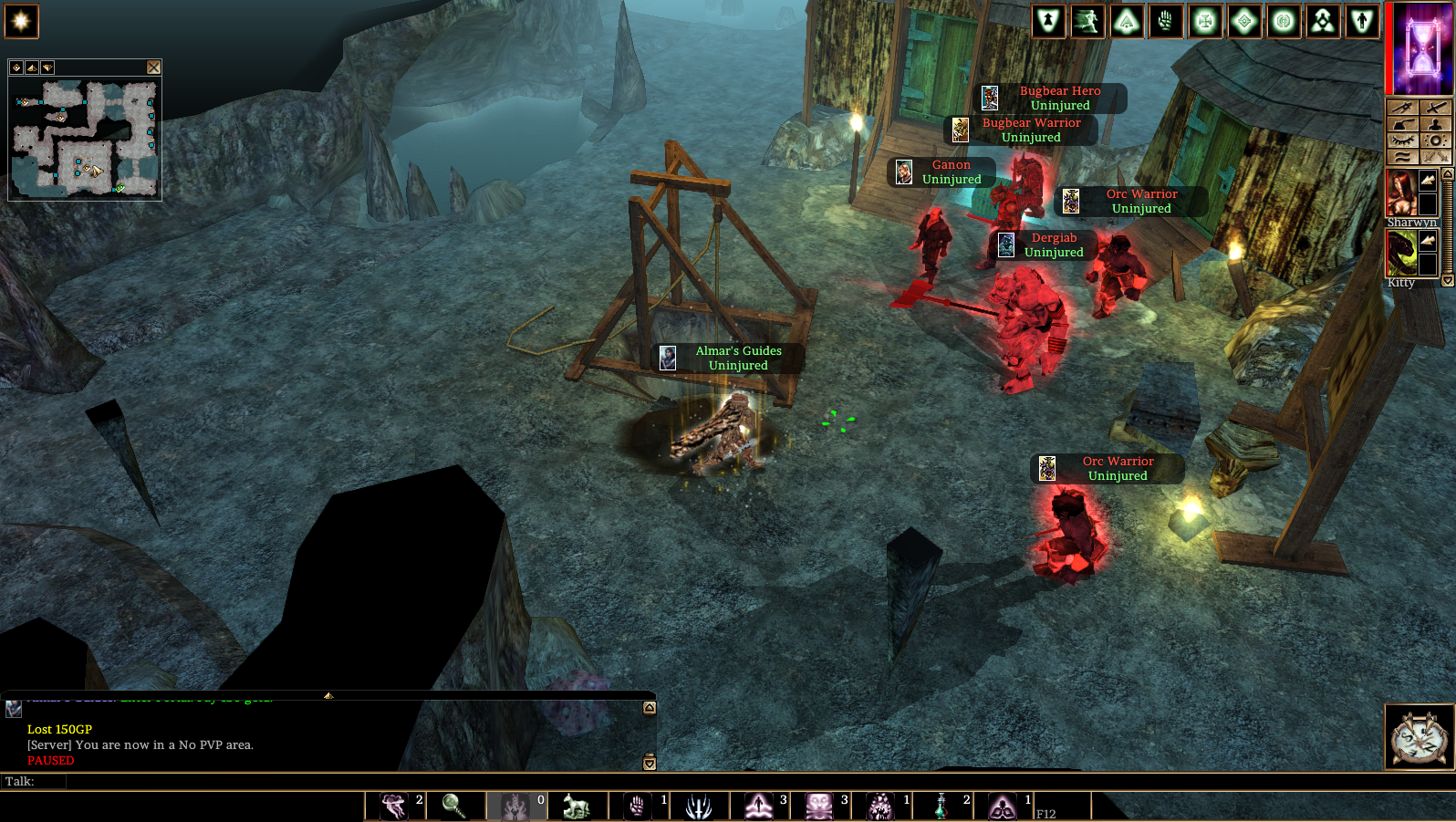Use the green potion quickbar slot
This screenshot has height=822, width=1456.
coord(941,806)
